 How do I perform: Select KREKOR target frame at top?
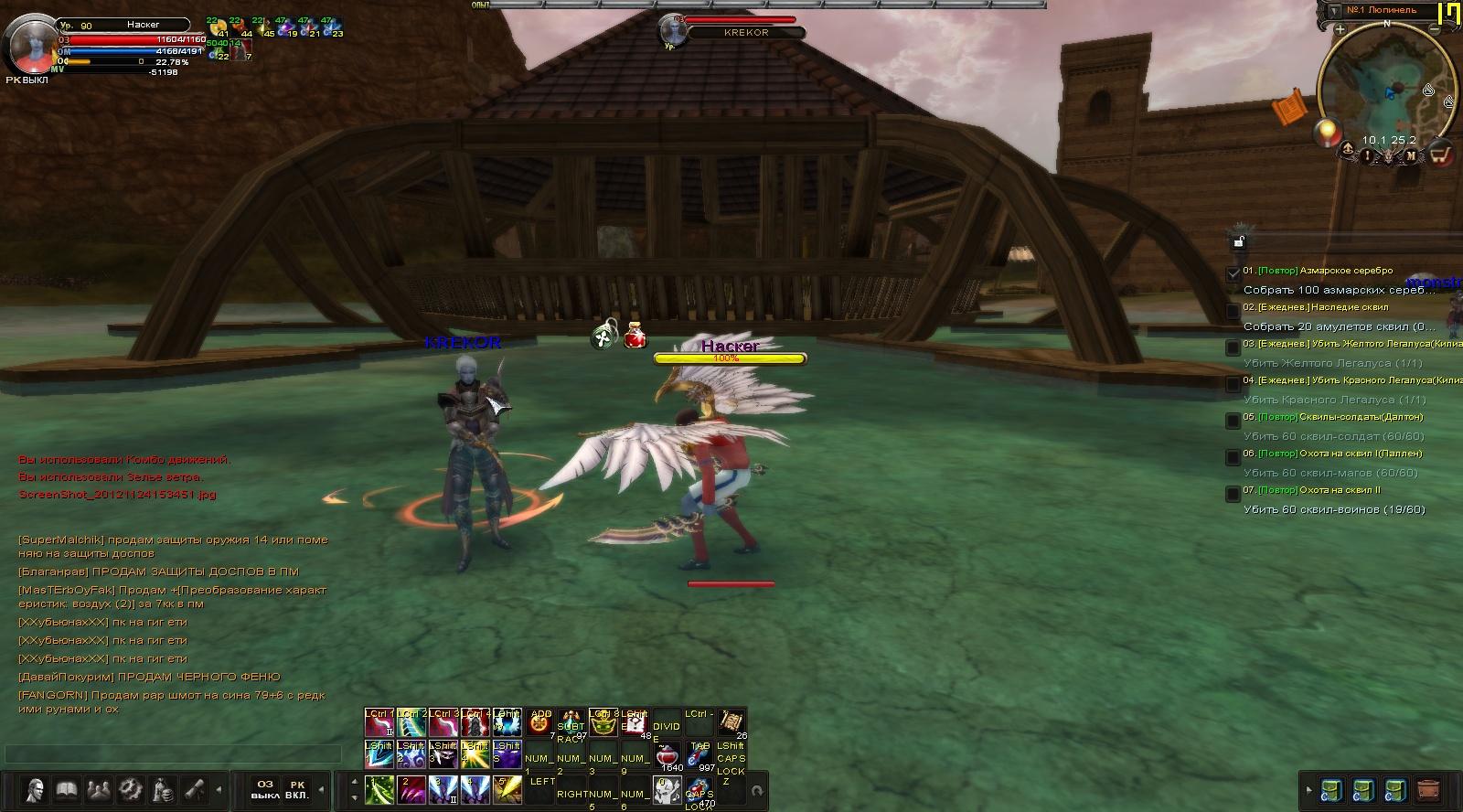(746, 32)
